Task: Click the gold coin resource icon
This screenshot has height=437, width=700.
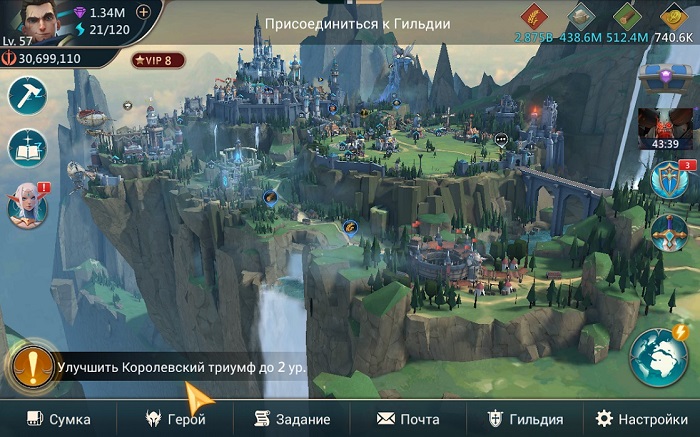Action: [673, 17]
